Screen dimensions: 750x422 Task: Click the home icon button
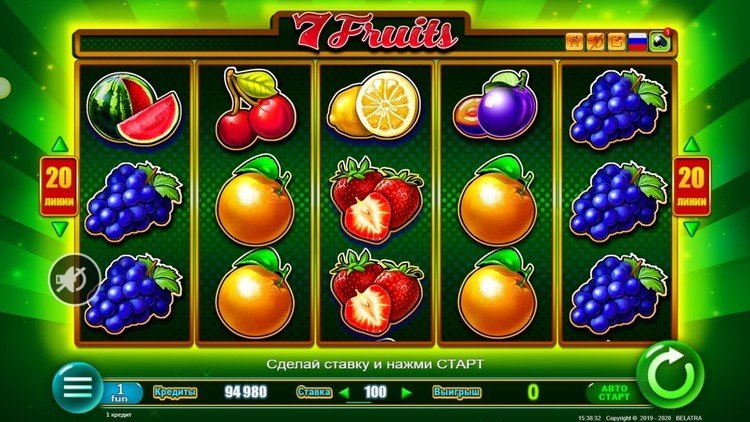pos(575,42)
